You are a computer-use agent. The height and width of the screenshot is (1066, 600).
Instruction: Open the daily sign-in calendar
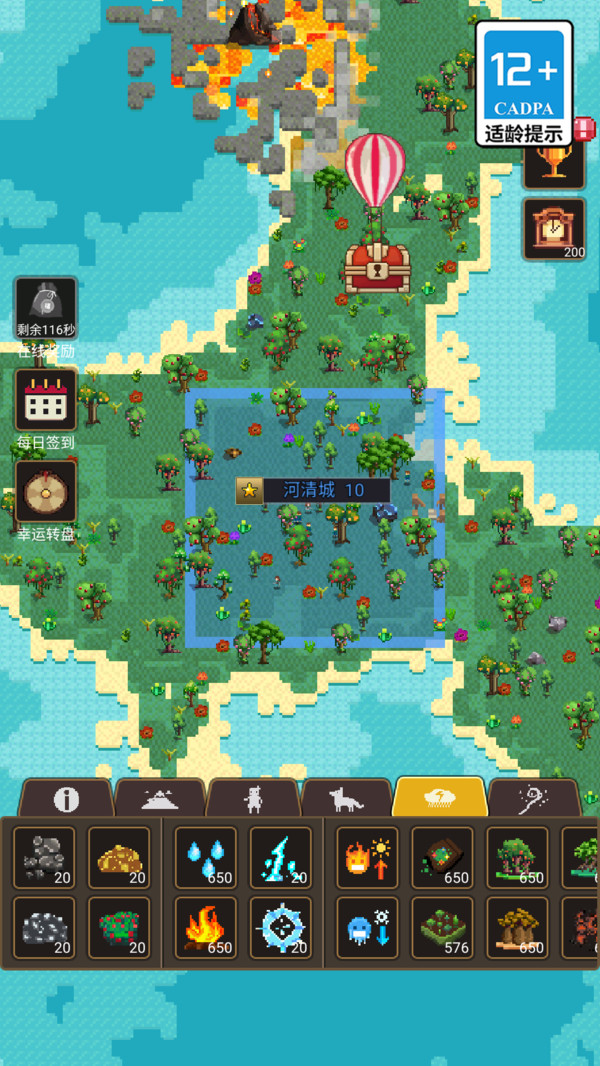(x=45, y=400)
